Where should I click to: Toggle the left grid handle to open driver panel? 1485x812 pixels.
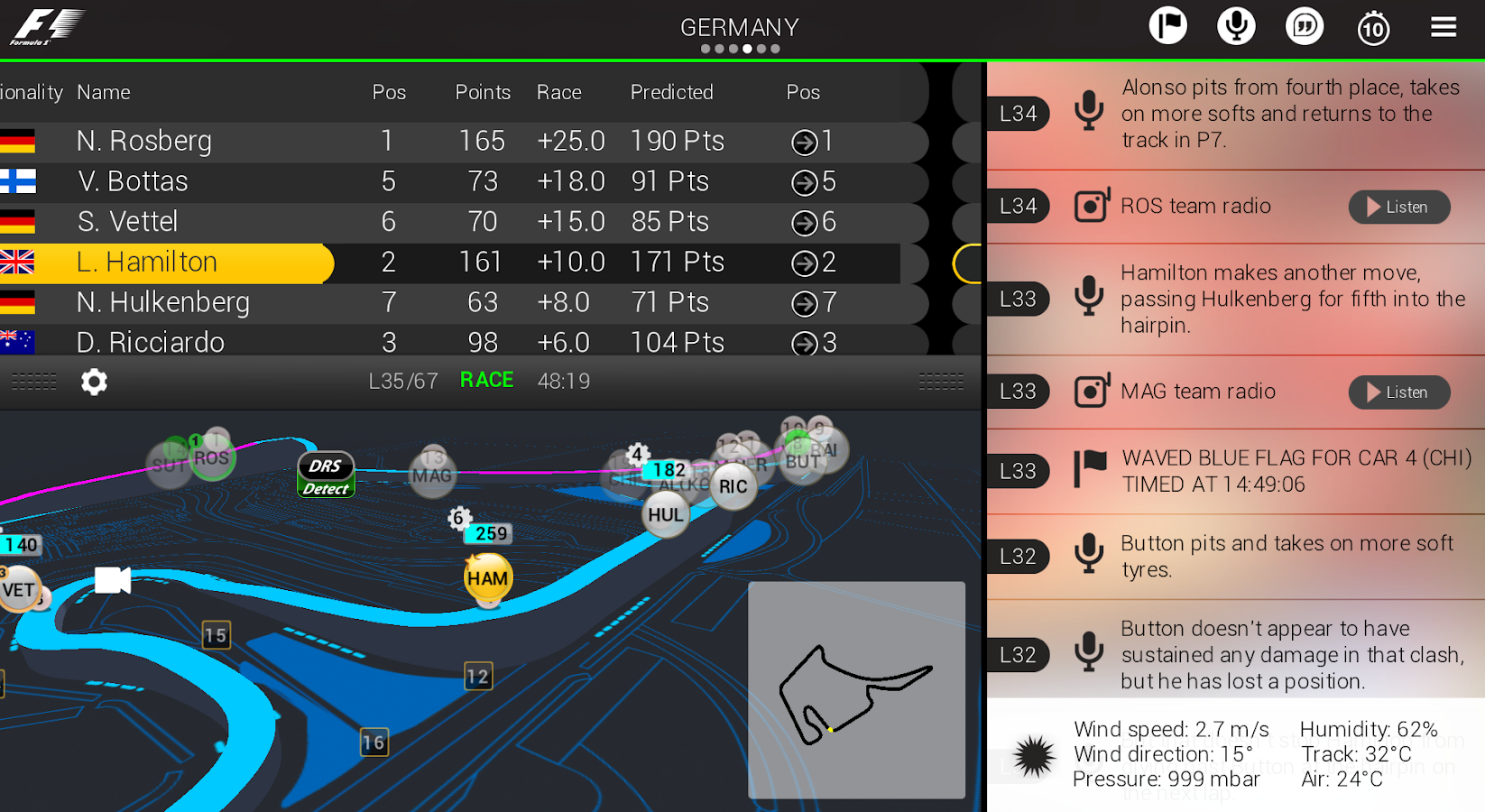pos(32,382)
